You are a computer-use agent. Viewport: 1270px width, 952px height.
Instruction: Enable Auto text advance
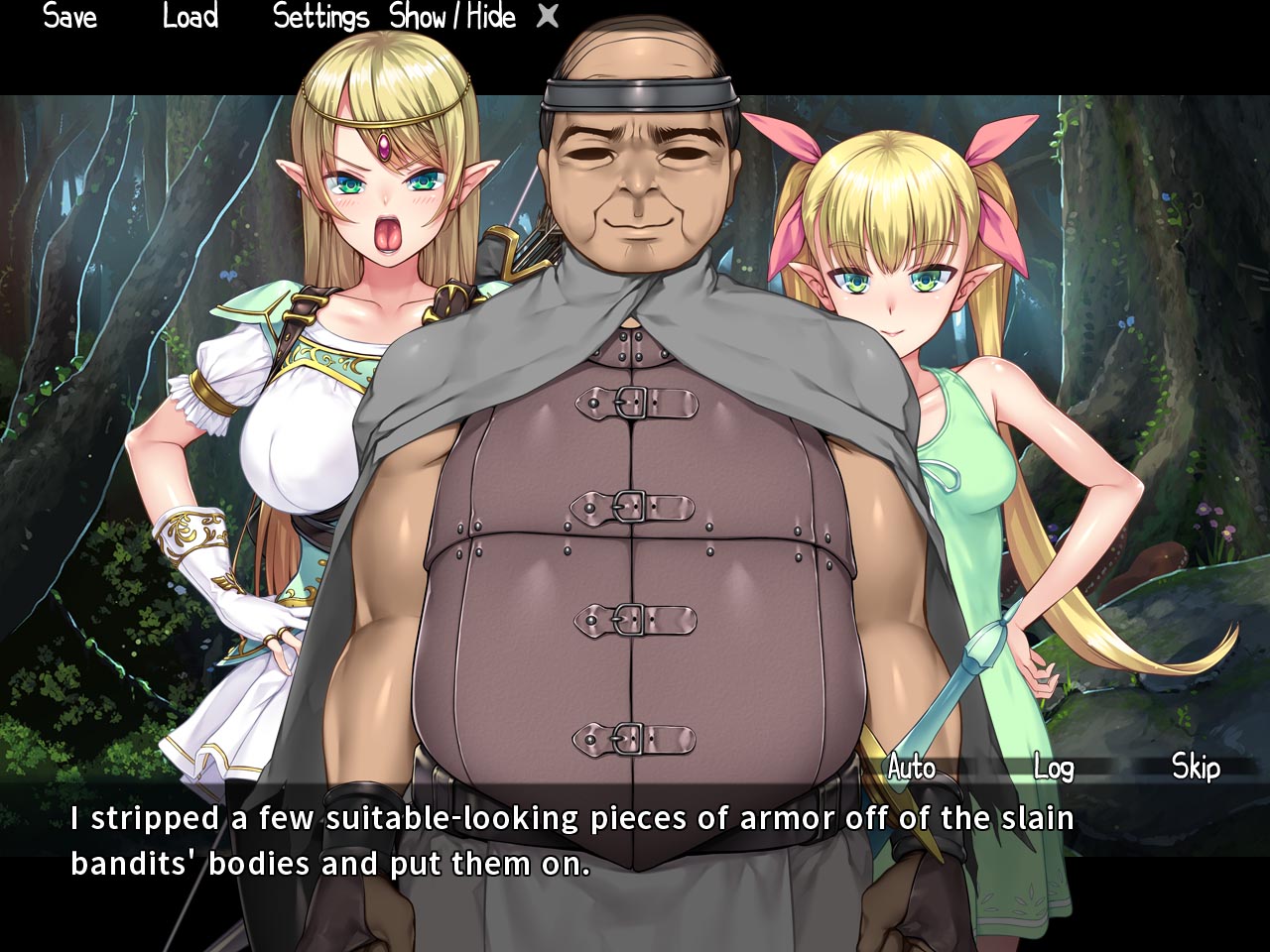click(x=911, y=768)
